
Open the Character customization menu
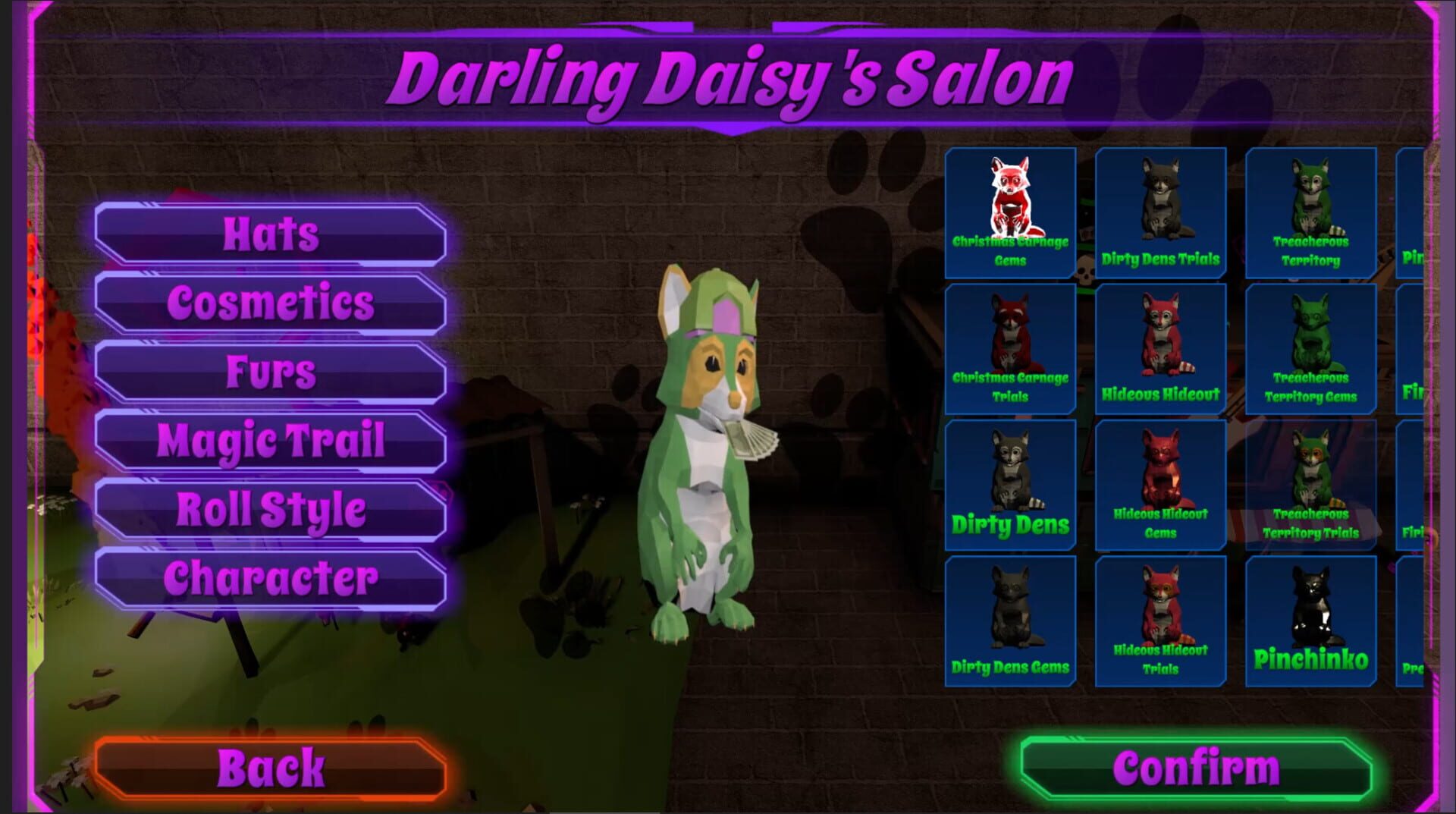268,578
